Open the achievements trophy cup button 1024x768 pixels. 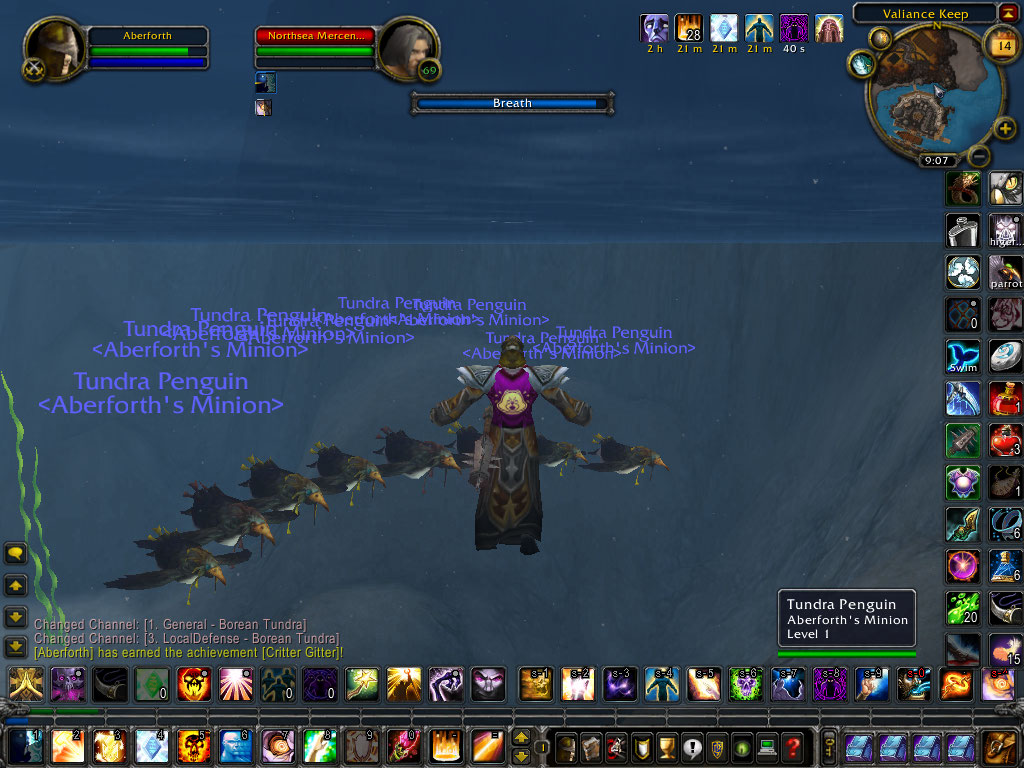pyautogui.click(x=666, y=746)
